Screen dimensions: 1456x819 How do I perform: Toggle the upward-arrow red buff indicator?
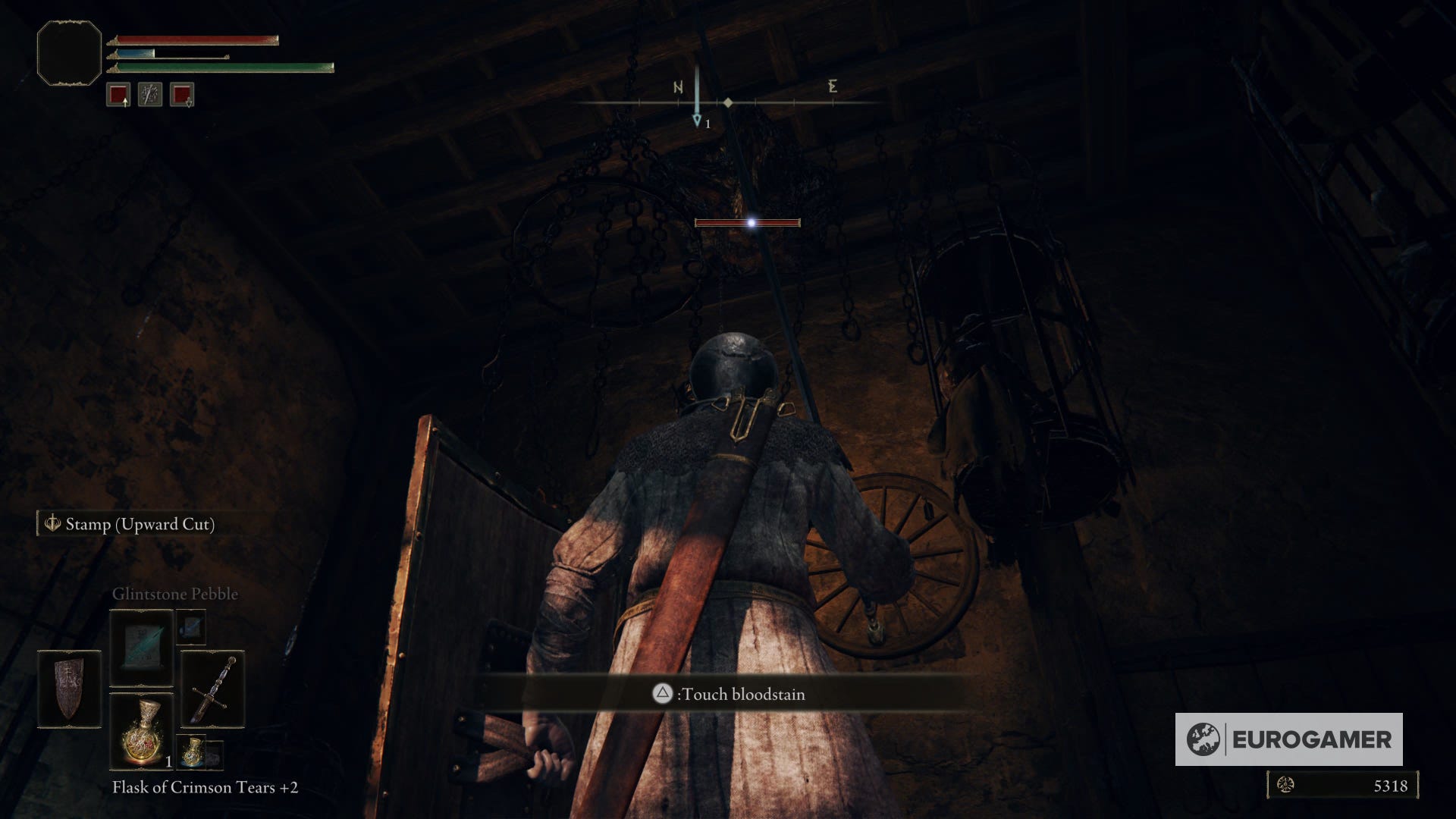tap(118, 95)
